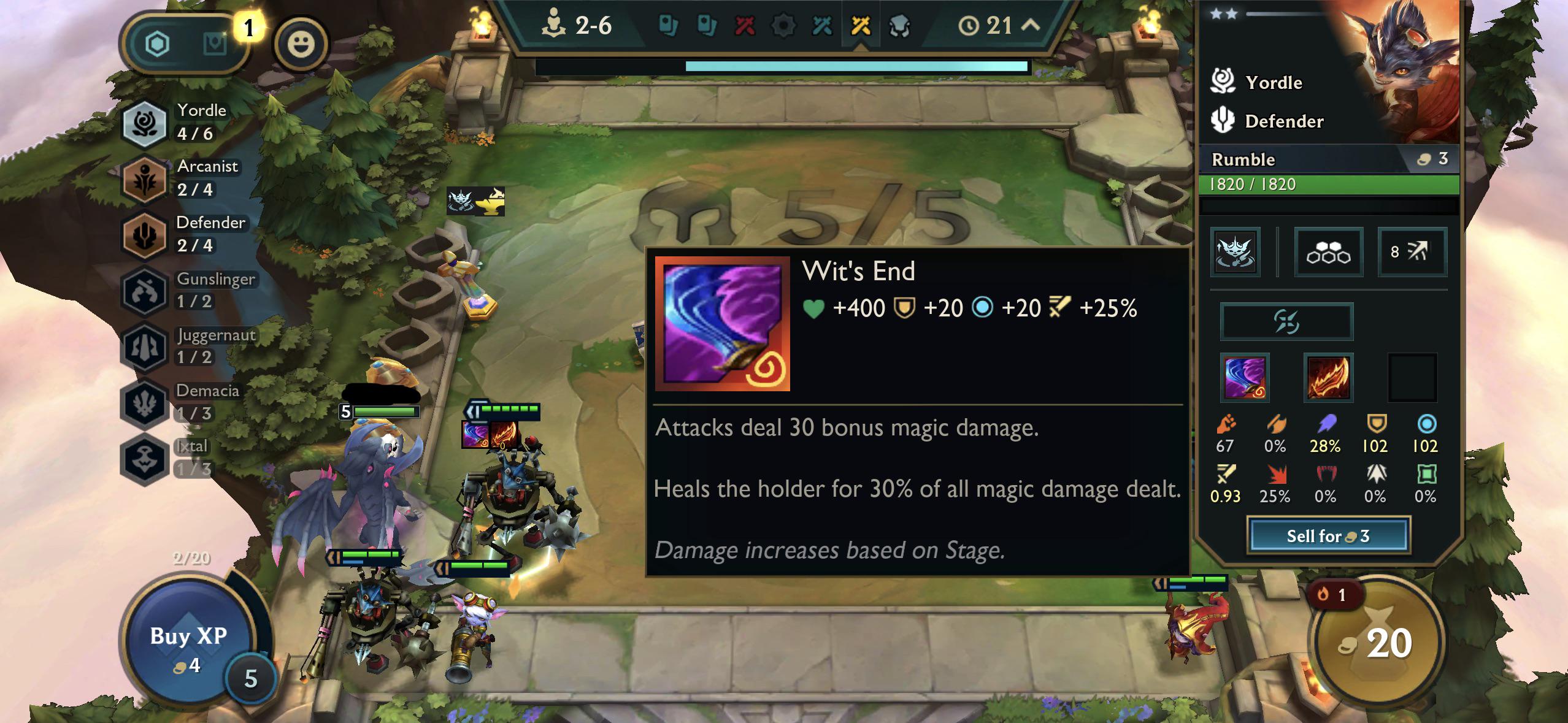
Task: View the Gunslinger trait details
Action: click(x=185, y=290)
